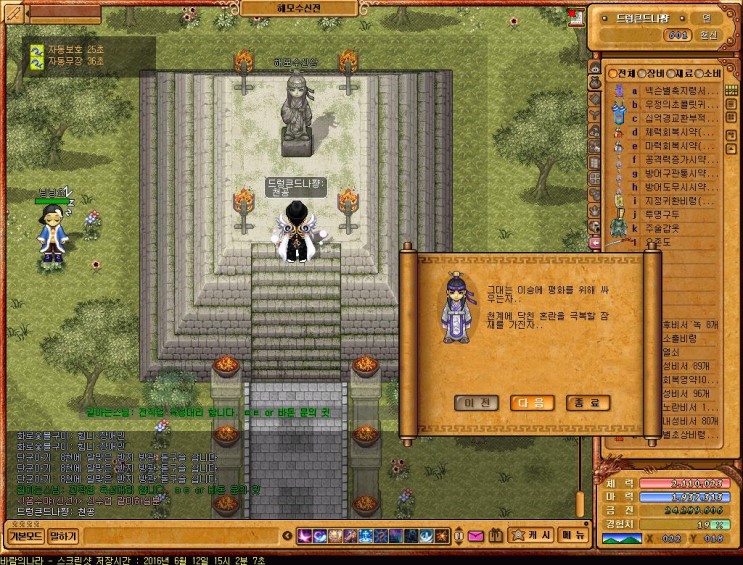Click the 말하기 (Speak) chat button
Image resolution: width=743 pixels, height=565 pixels.
[63, 536]
